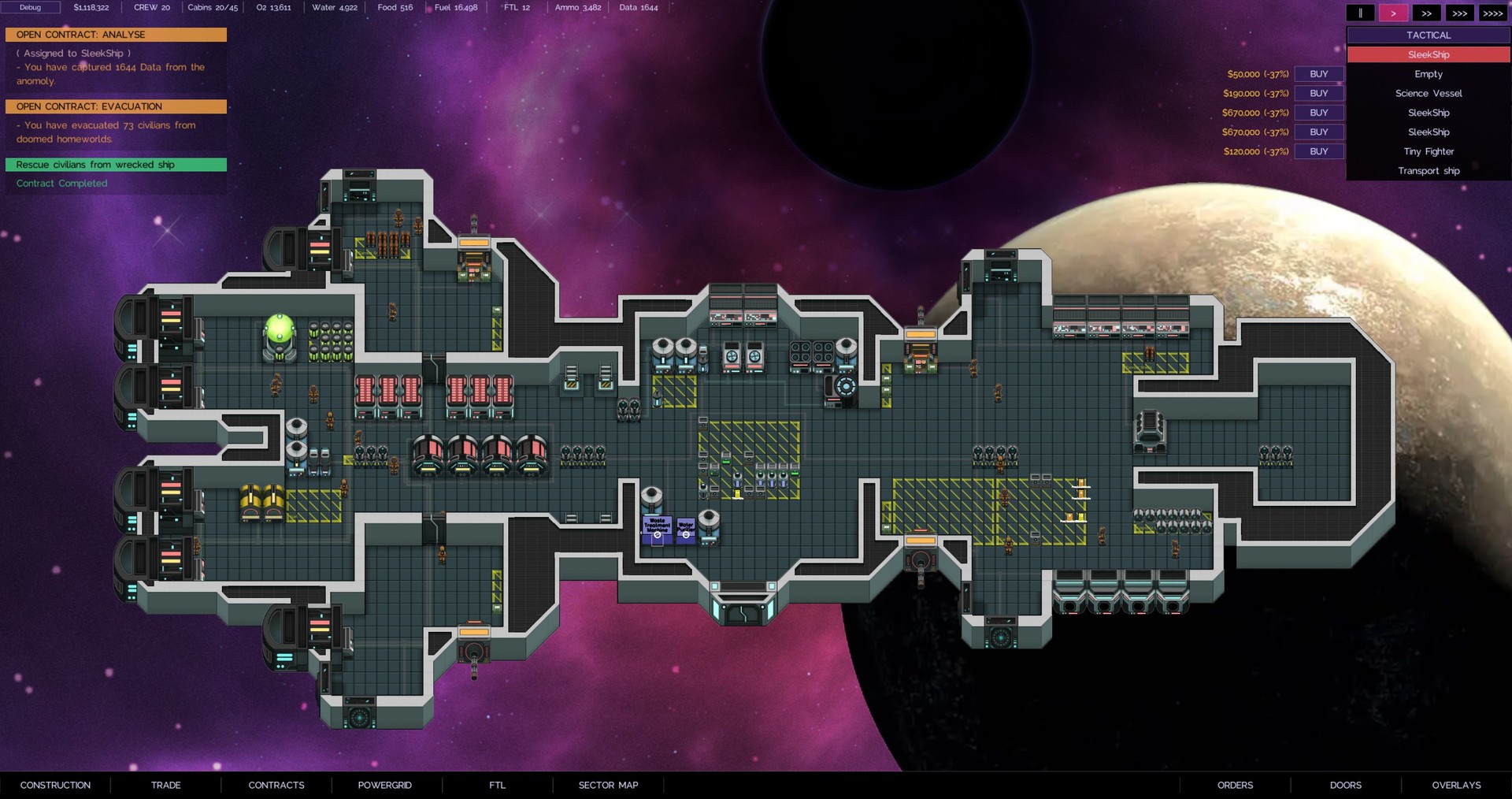Collapse the completed rescue contract notice

pos(116,165)
